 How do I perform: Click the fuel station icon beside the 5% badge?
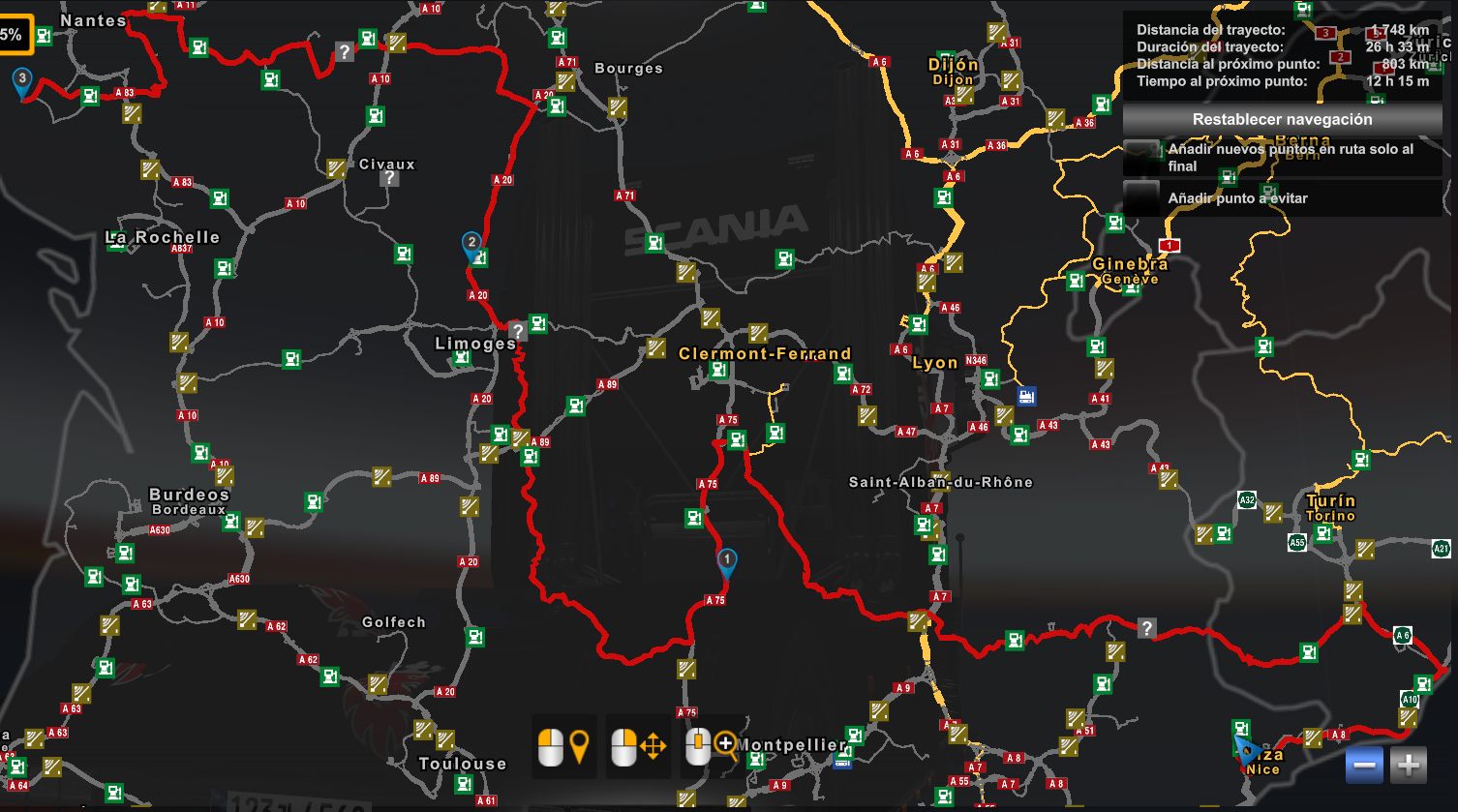pyautogui.click(x=43, y=35)
